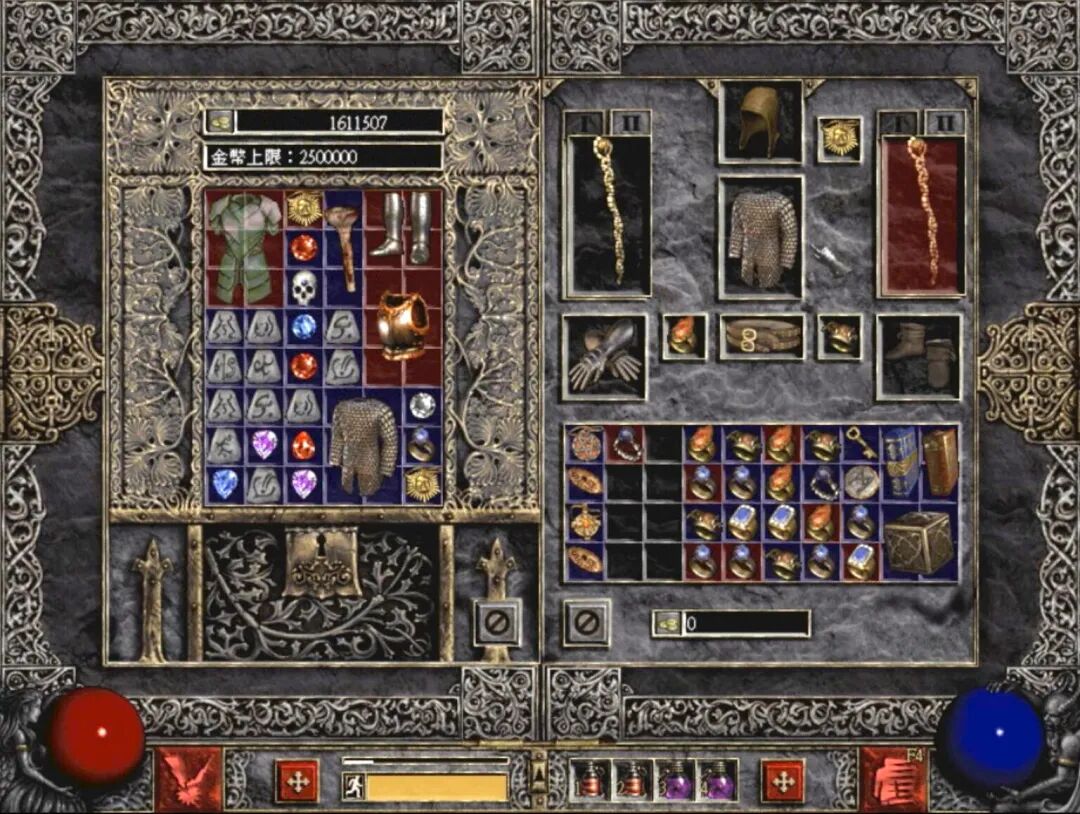The height and width of the screenshot is (814, 1080).
Task: Select the blue tome in the inventory
Action: tap(900, 462)
